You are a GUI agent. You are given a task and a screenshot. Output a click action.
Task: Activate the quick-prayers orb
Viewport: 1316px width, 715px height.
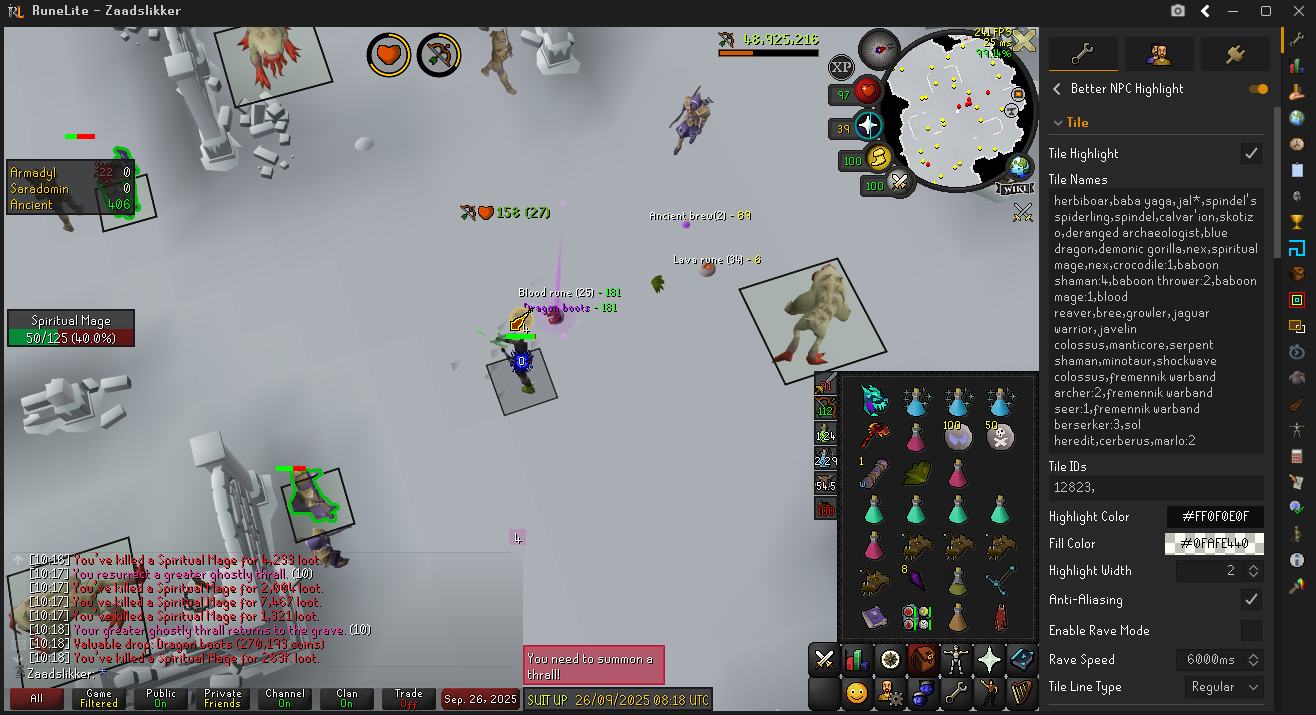pyautogui.click(x=868, y=127)
